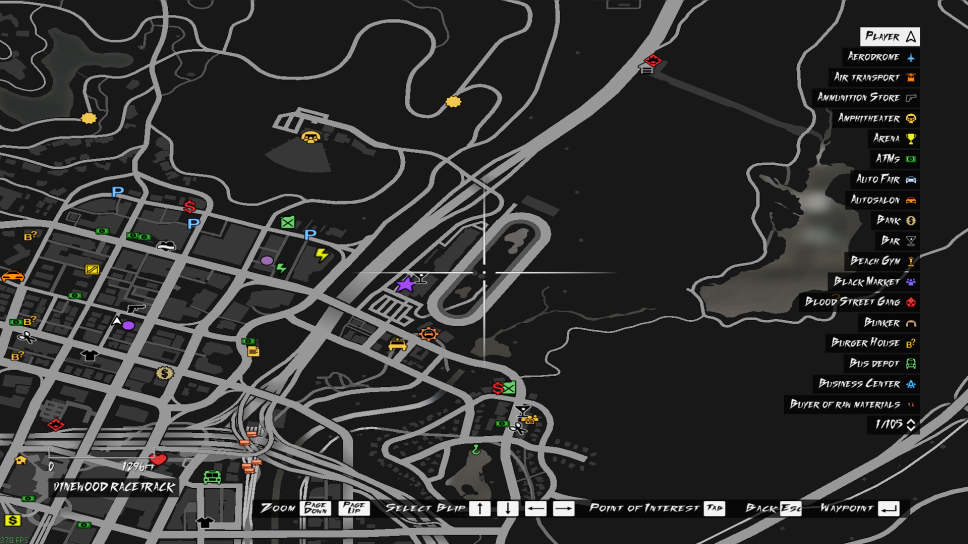Select ATMs in the map legend

point(895,159)
